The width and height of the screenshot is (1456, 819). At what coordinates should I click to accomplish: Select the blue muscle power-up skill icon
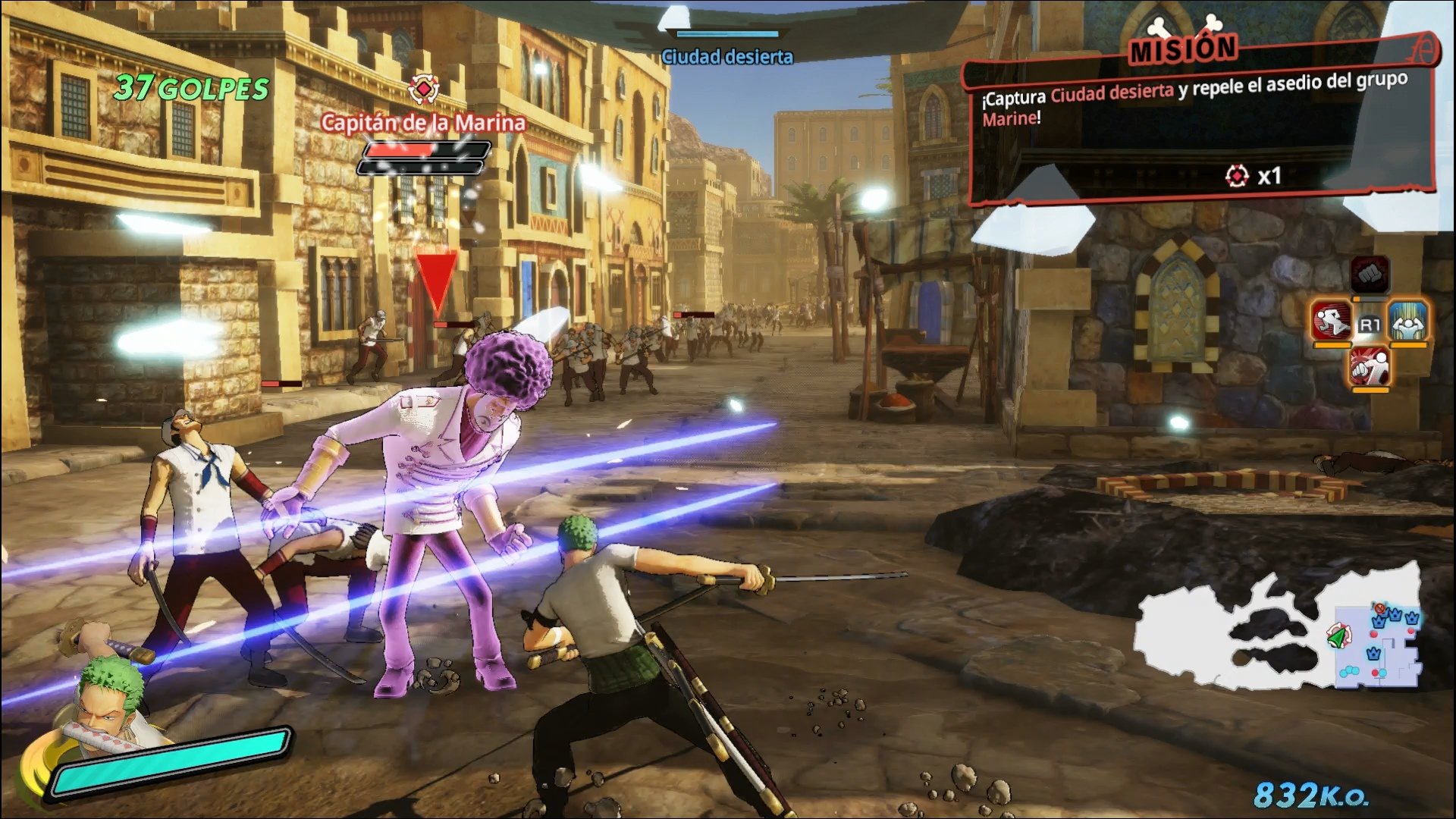pos(1408,323)
